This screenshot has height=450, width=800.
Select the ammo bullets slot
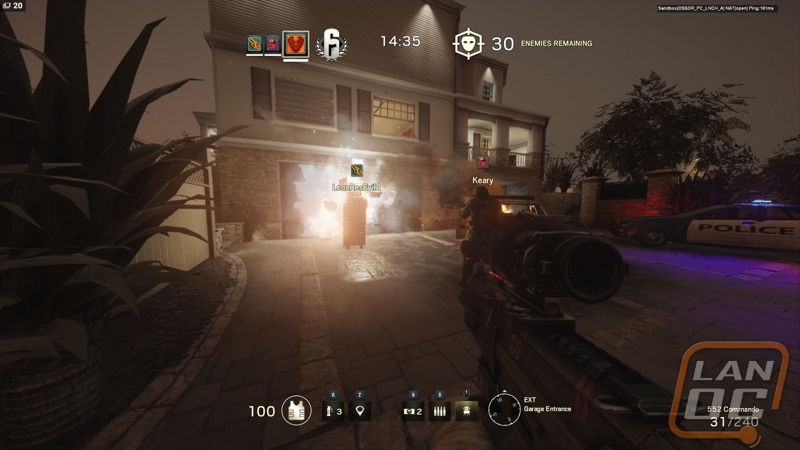(x=439, y=410)
